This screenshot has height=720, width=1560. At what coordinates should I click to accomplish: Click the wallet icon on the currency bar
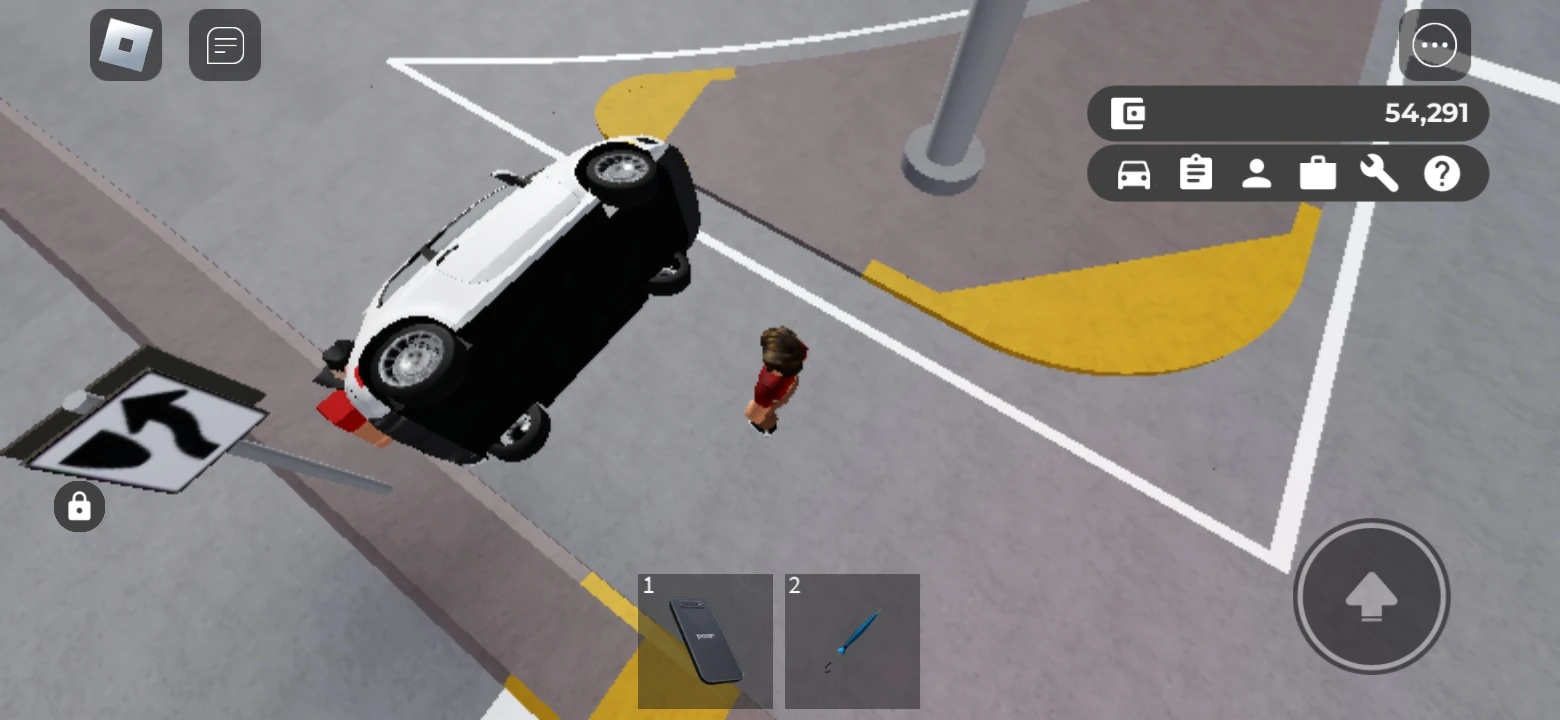point(1129,113)
